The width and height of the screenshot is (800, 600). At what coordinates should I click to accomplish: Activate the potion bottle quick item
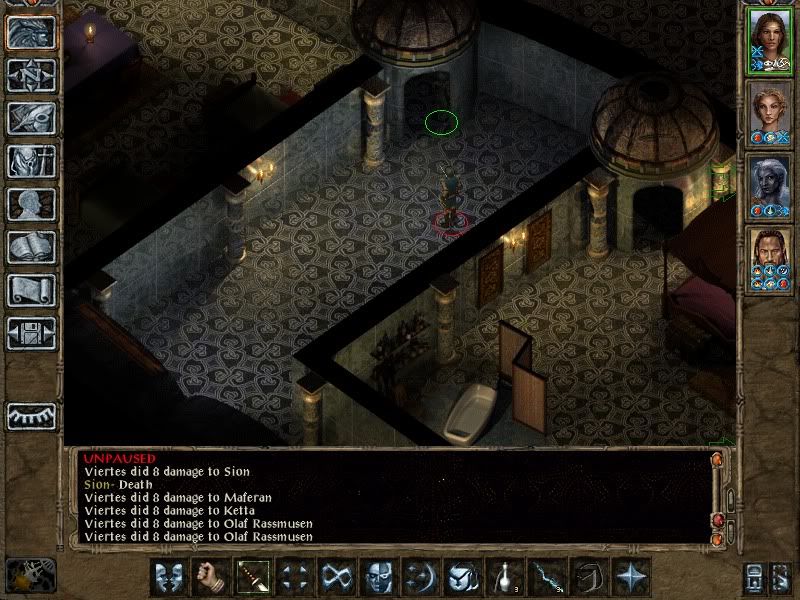(x=502, y=577)
